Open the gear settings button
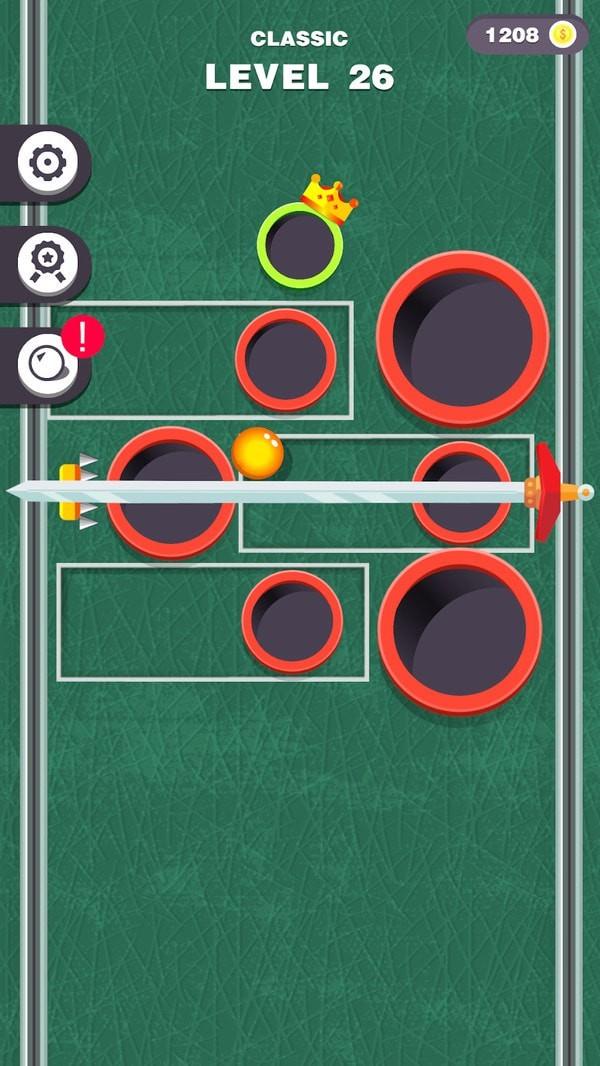This screenshot has height=1066, width=600. pyautogui.click(x=46, y=163)
